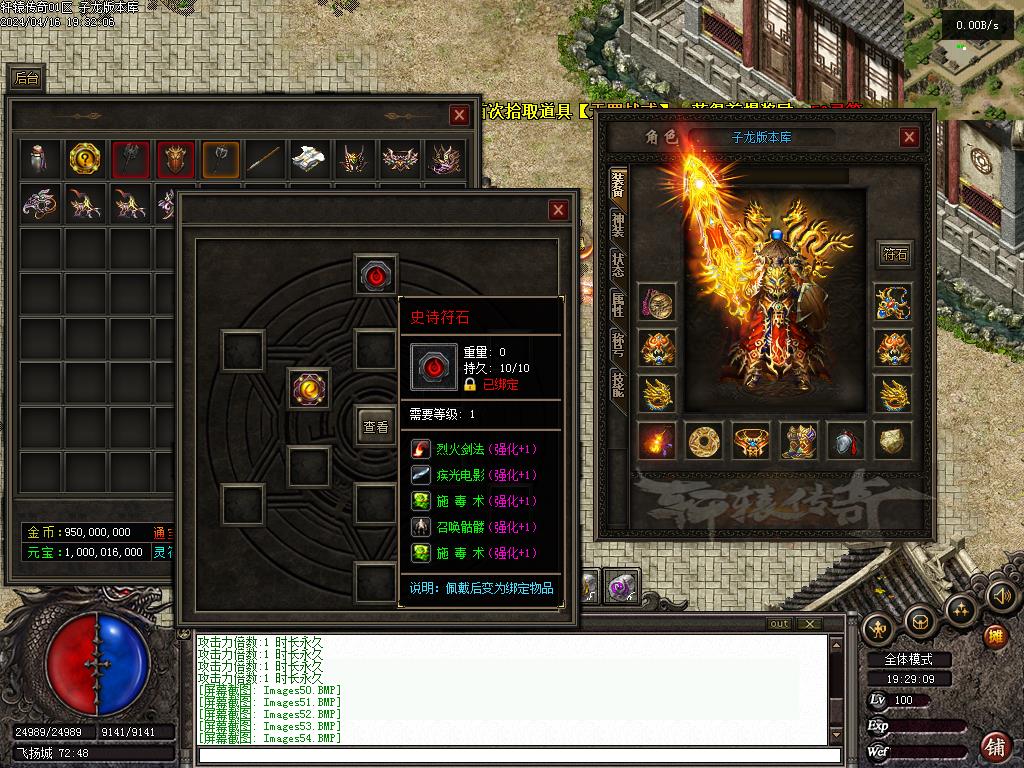Close the rune stone panel
The image size is (1024, 768).
(x=559, y=210)
